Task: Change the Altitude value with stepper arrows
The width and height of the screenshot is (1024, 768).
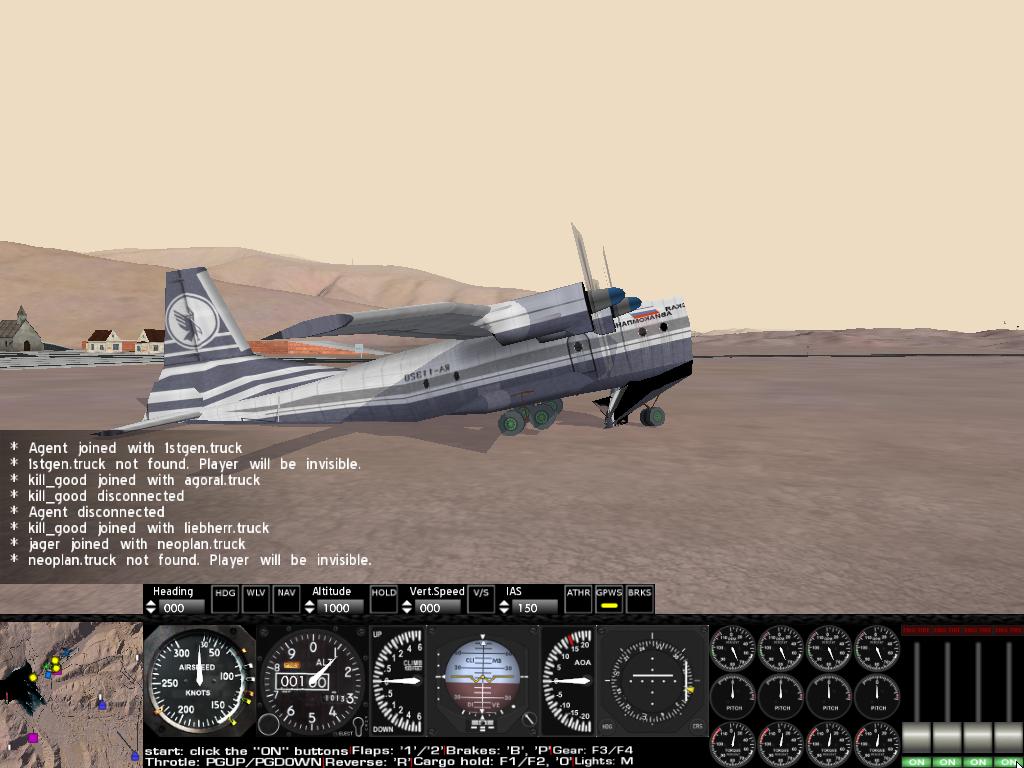Action: (x=310, y=607)
